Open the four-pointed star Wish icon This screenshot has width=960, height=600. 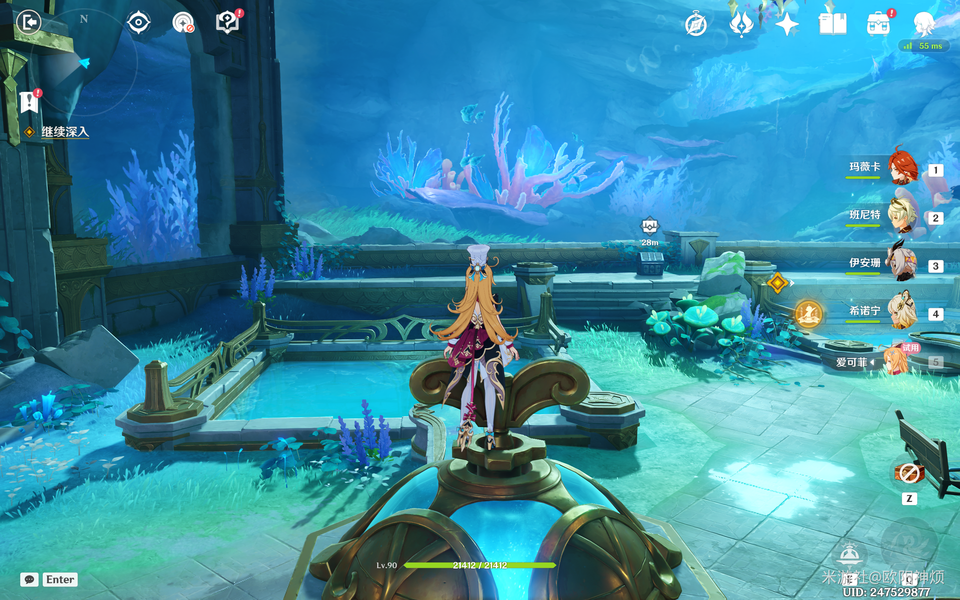click(787, 24)
